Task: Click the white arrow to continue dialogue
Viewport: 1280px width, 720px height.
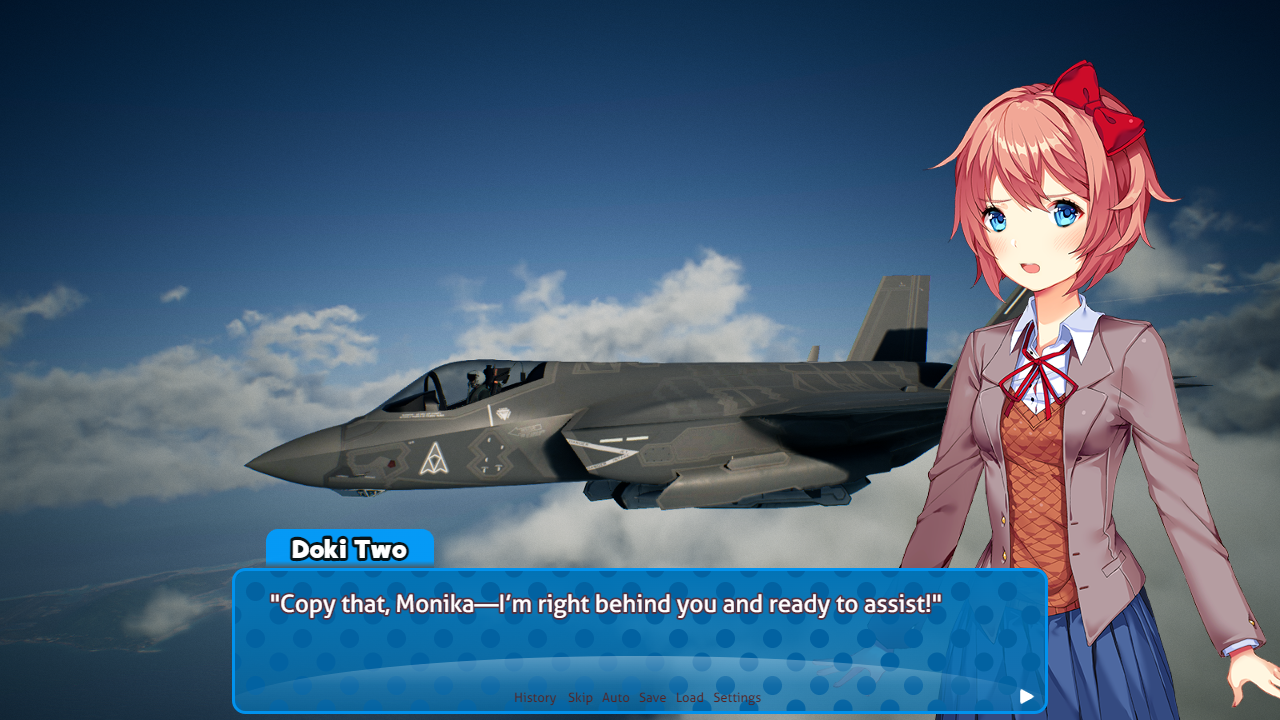Action: tap(1027, 697)
